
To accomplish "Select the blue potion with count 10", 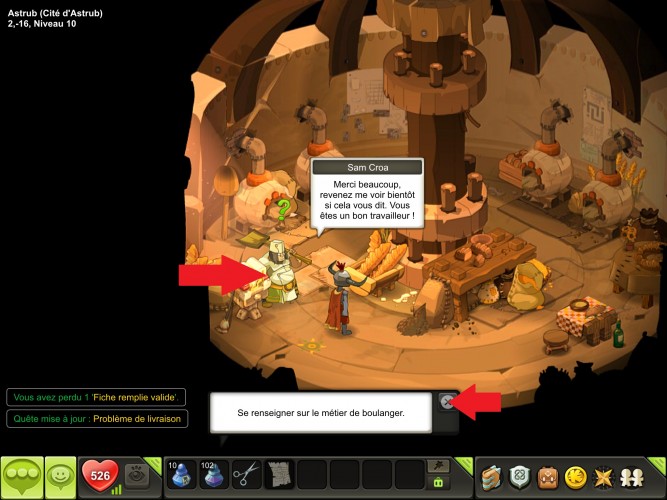I will click(x=180, y=474).
